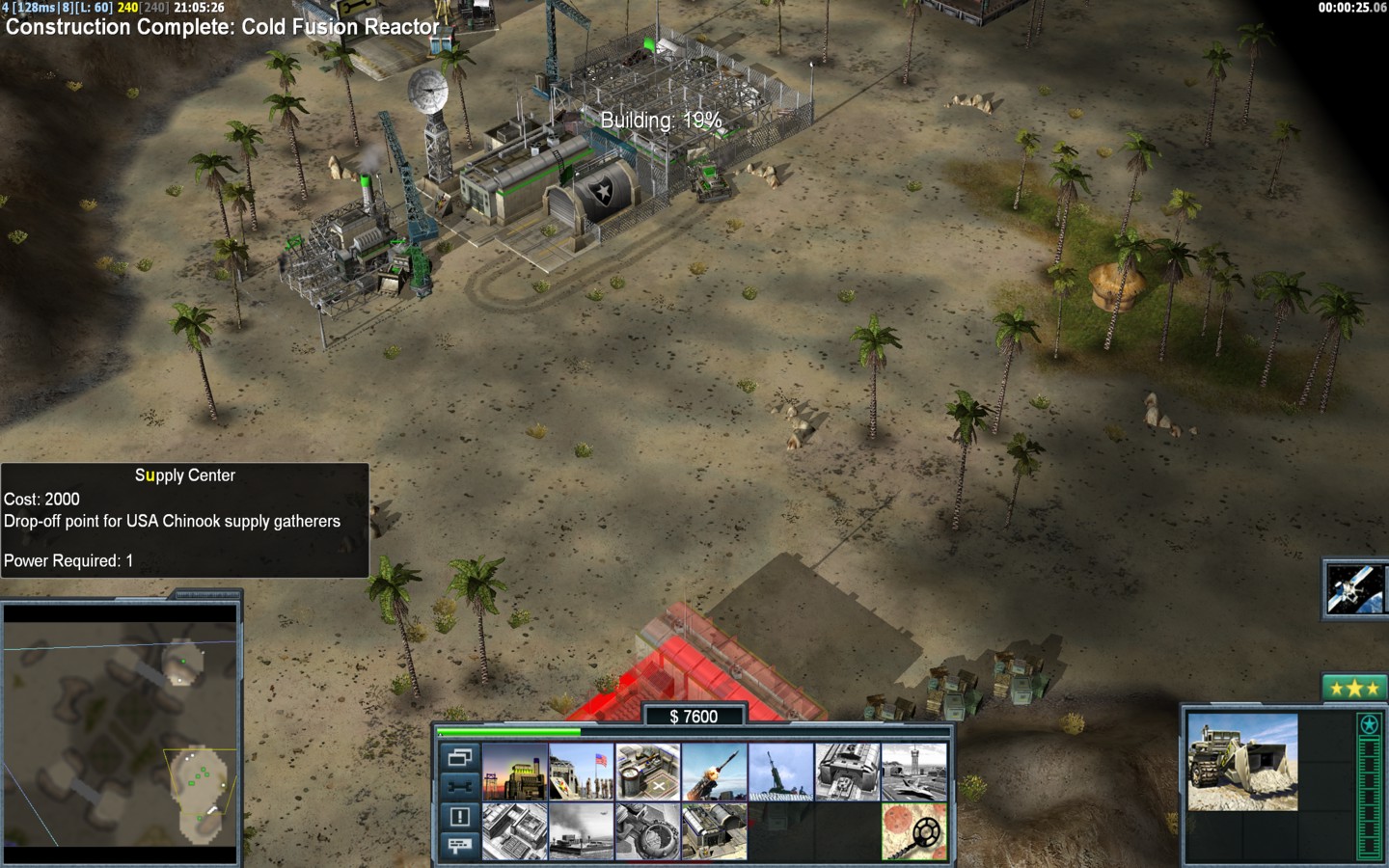This screenshot has height=868, width=1389.
Task: Activate the mine detector clear-mines command
Action: click(x=913, y=830)
